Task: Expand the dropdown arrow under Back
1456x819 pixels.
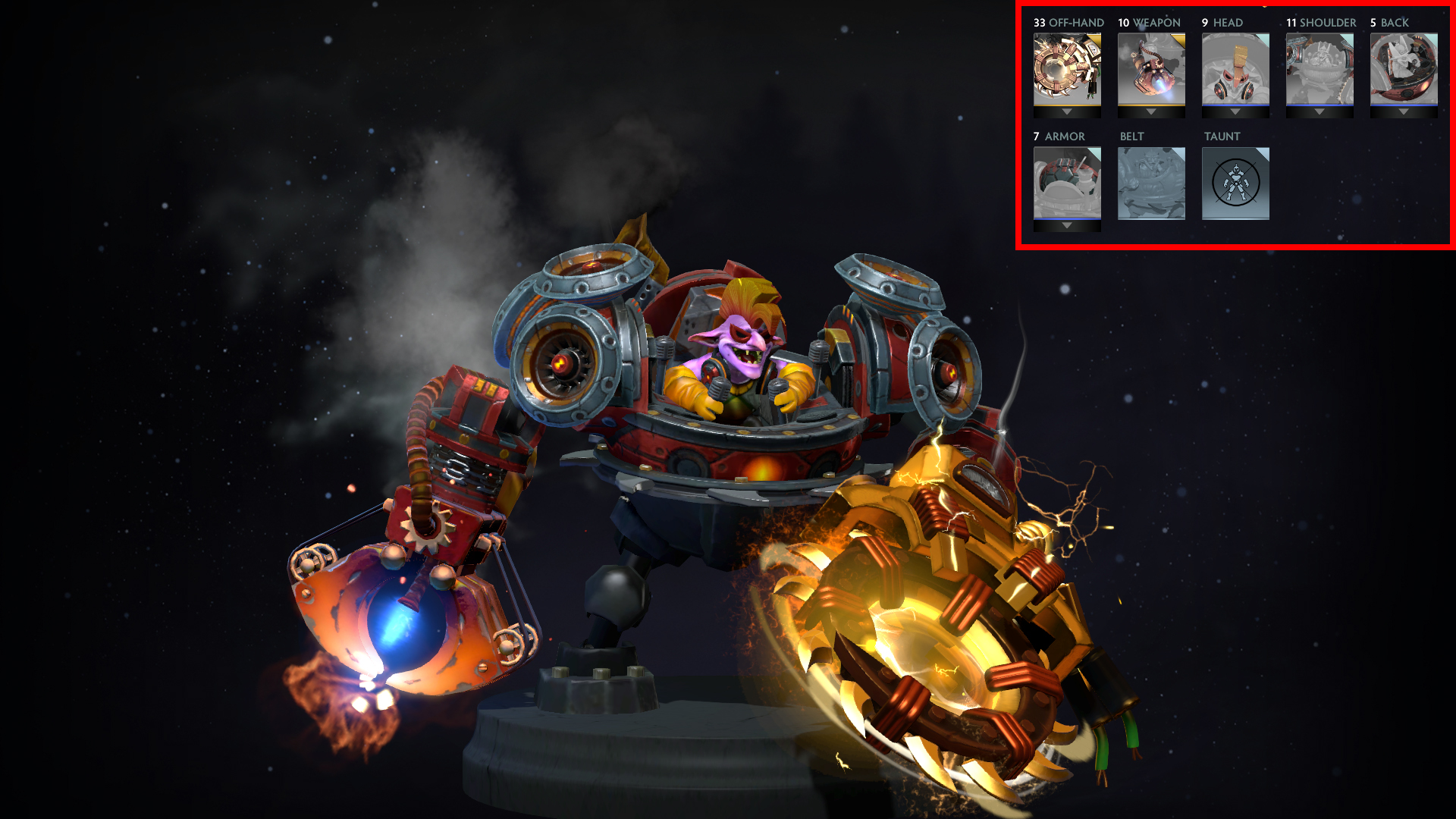Action: (x=1404, y=112)
